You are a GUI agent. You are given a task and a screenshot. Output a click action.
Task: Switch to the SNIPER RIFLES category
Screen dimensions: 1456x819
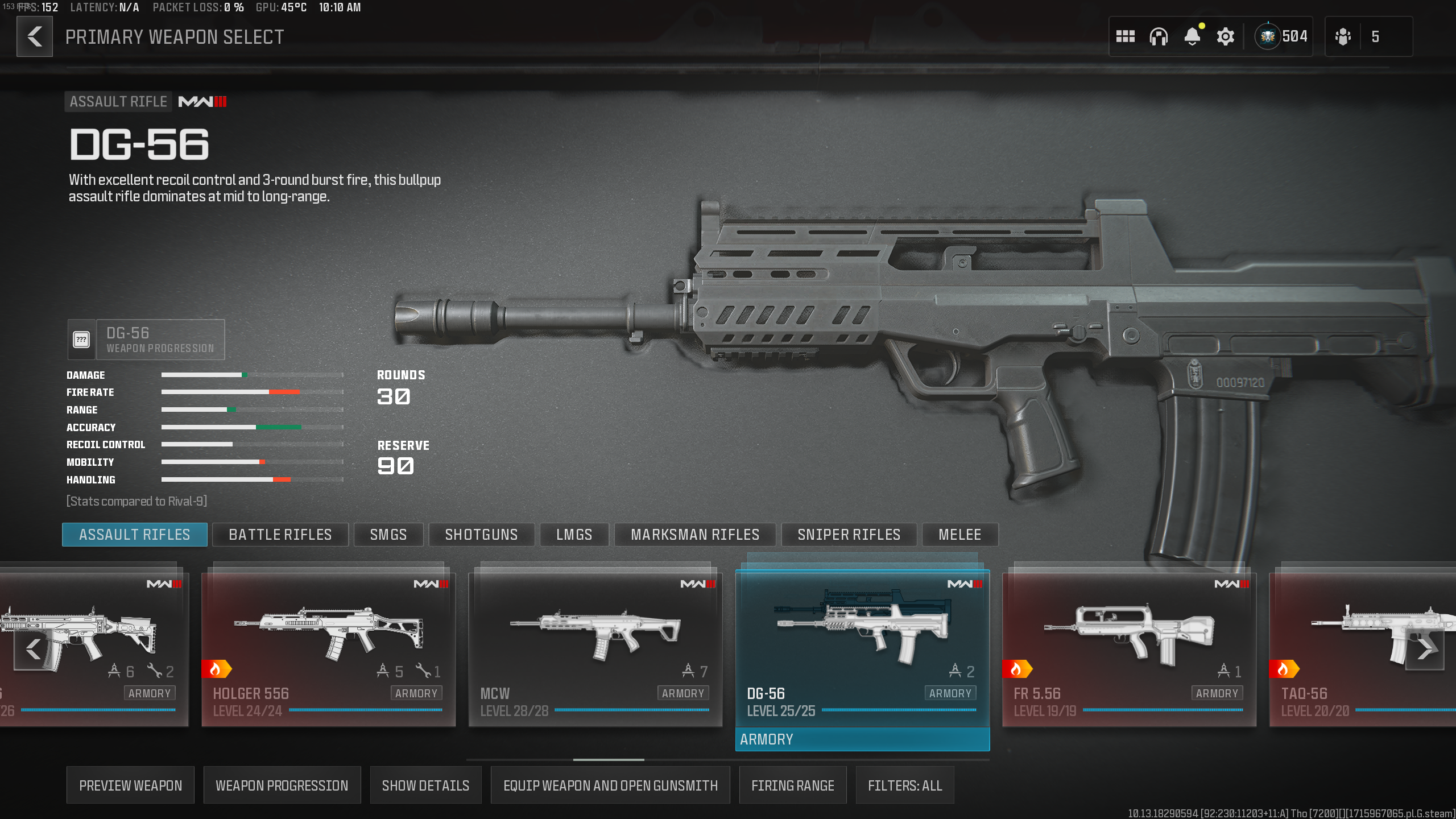pyautogui.click(x=849, y=534)
